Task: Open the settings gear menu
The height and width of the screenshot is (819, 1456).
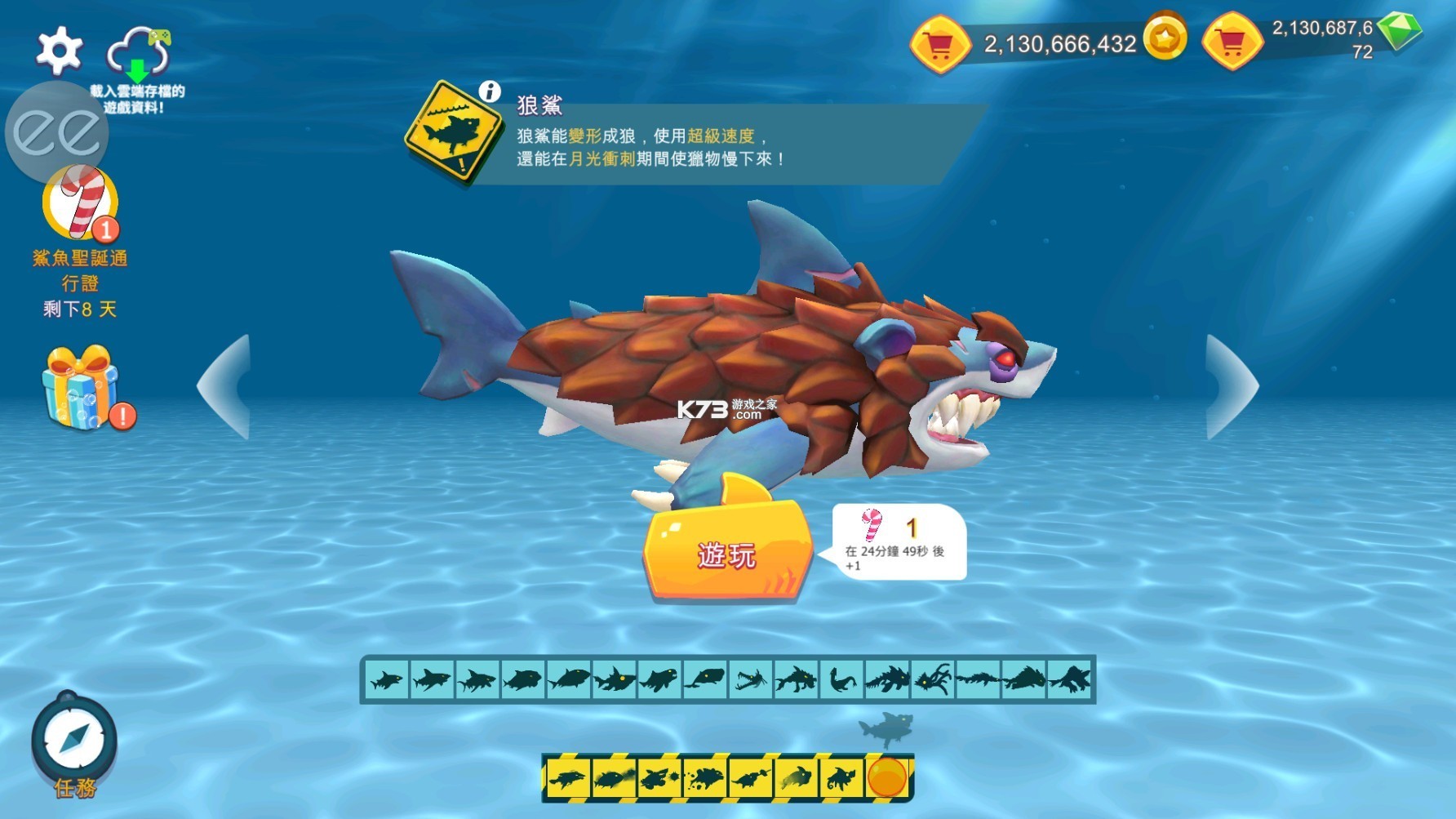Action: point(59,51)
